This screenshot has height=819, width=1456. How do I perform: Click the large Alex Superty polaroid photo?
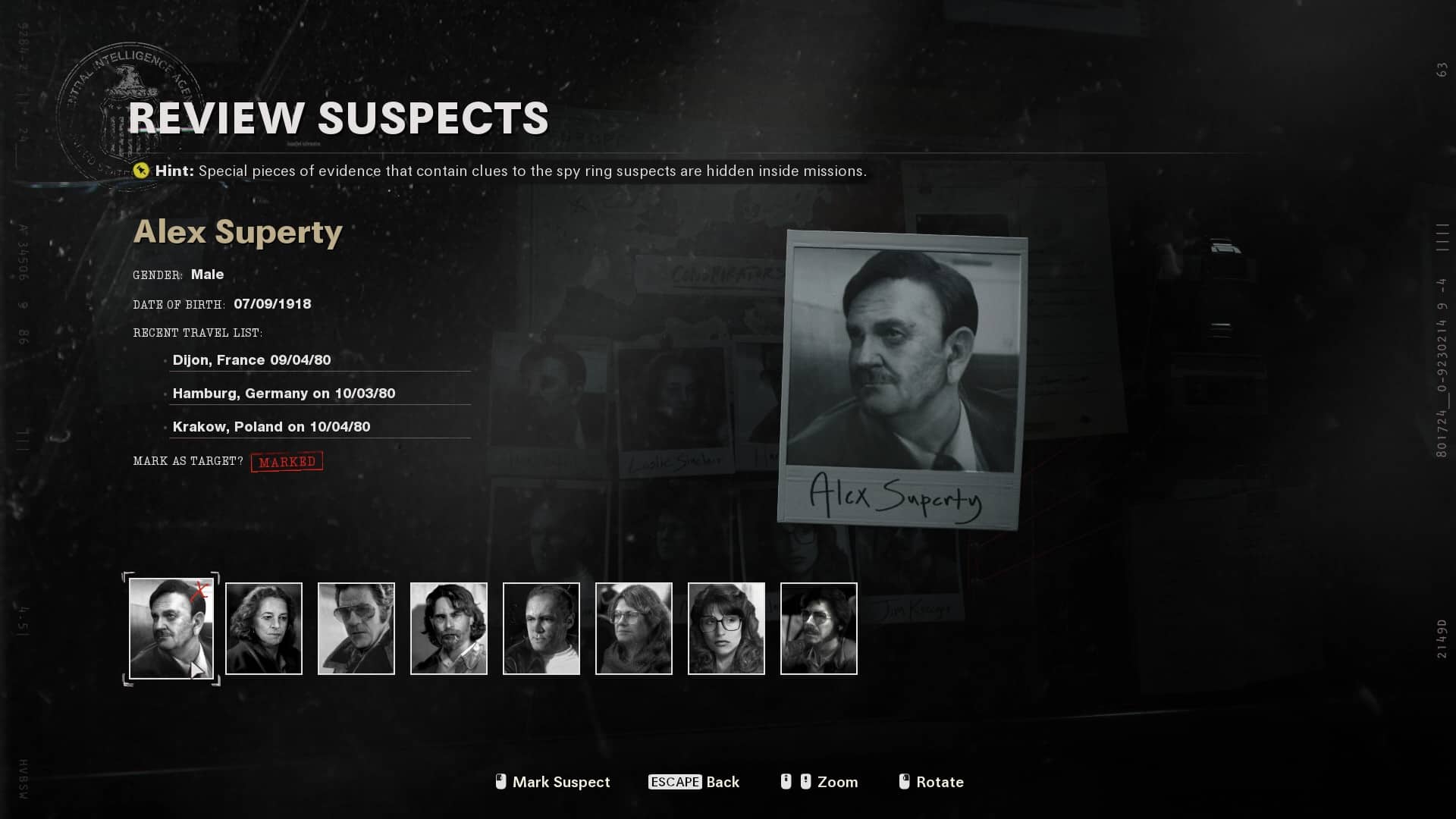pyautogui.click(x=902, y=379)
